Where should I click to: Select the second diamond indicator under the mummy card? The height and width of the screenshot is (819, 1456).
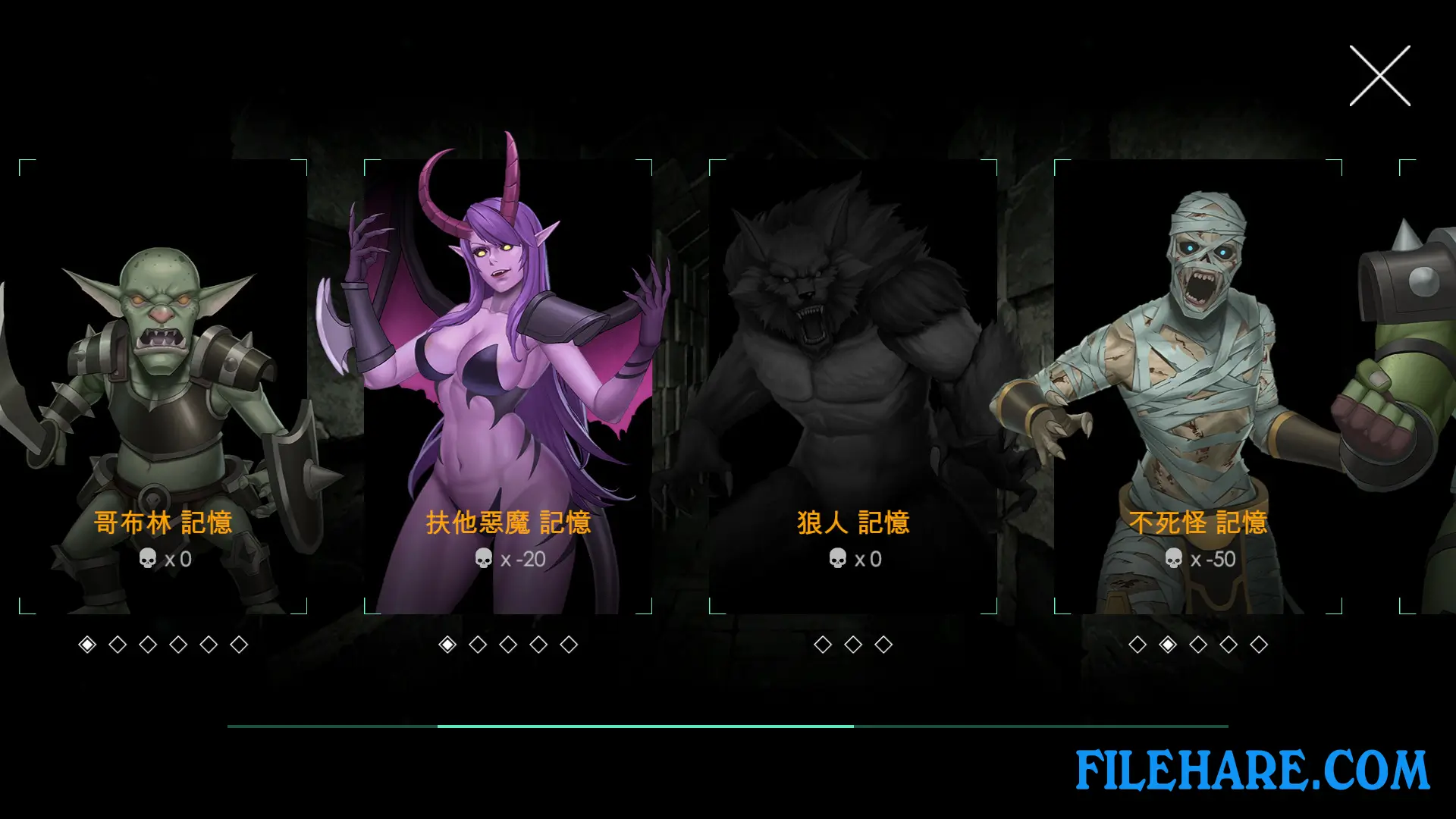click(x=1169, y=645)
